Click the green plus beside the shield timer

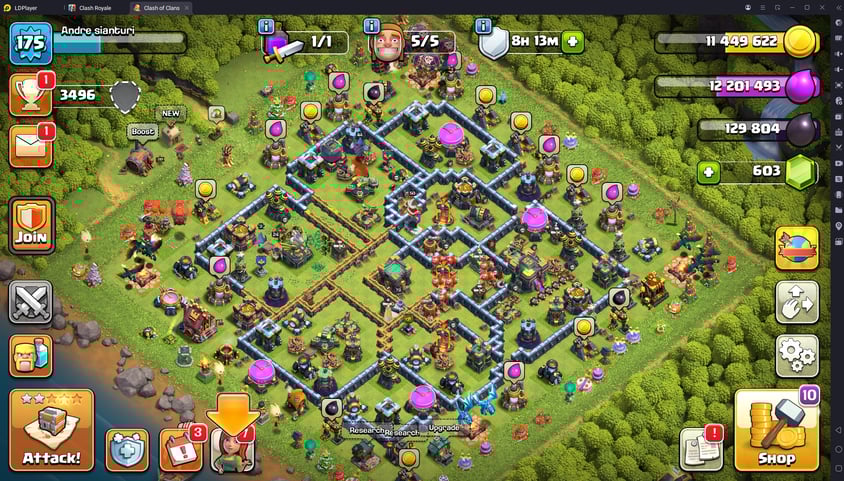[x=572, y=42]
